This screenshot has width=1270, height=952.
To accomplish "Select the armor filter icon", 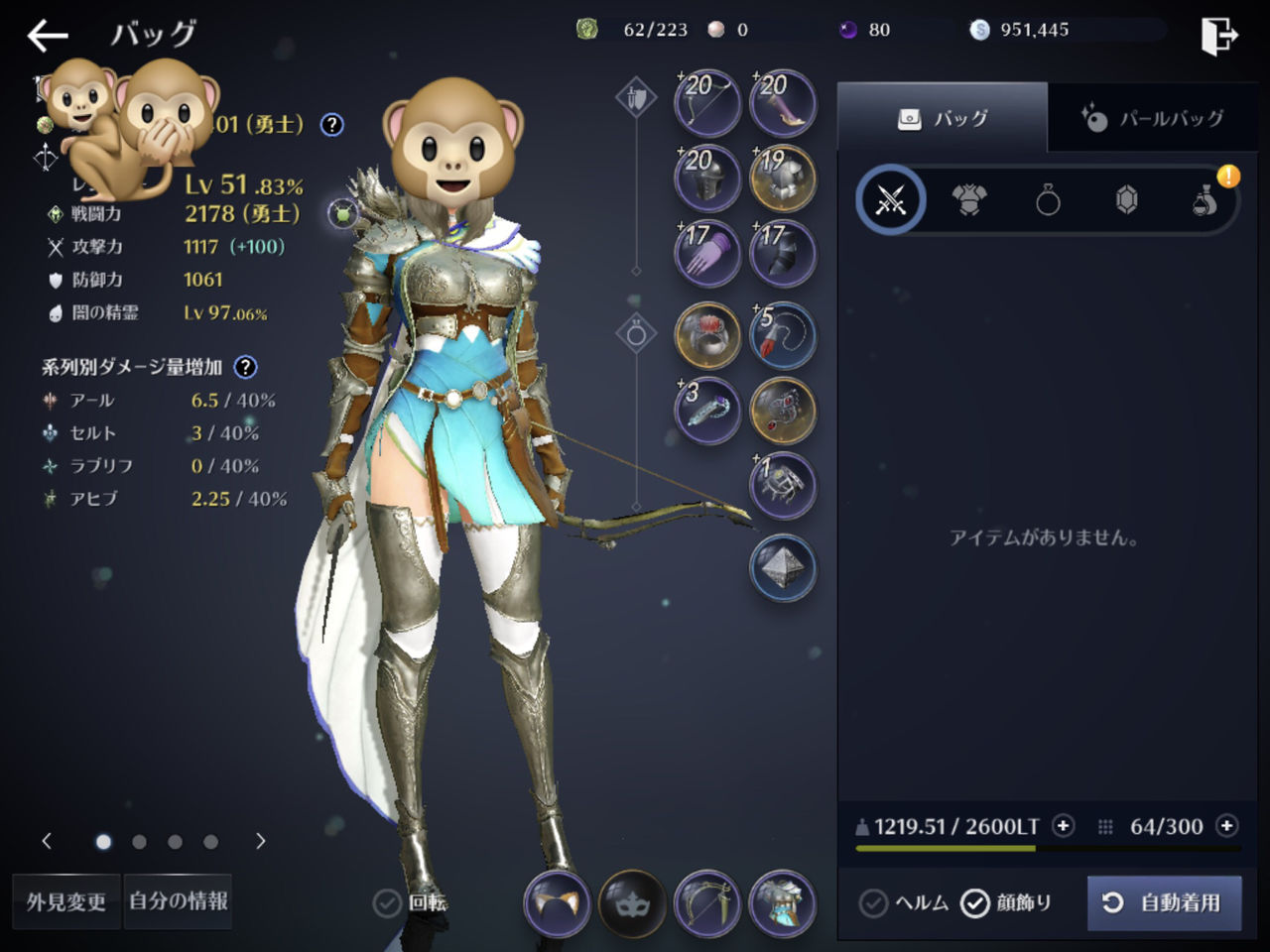I will (969, 199).
